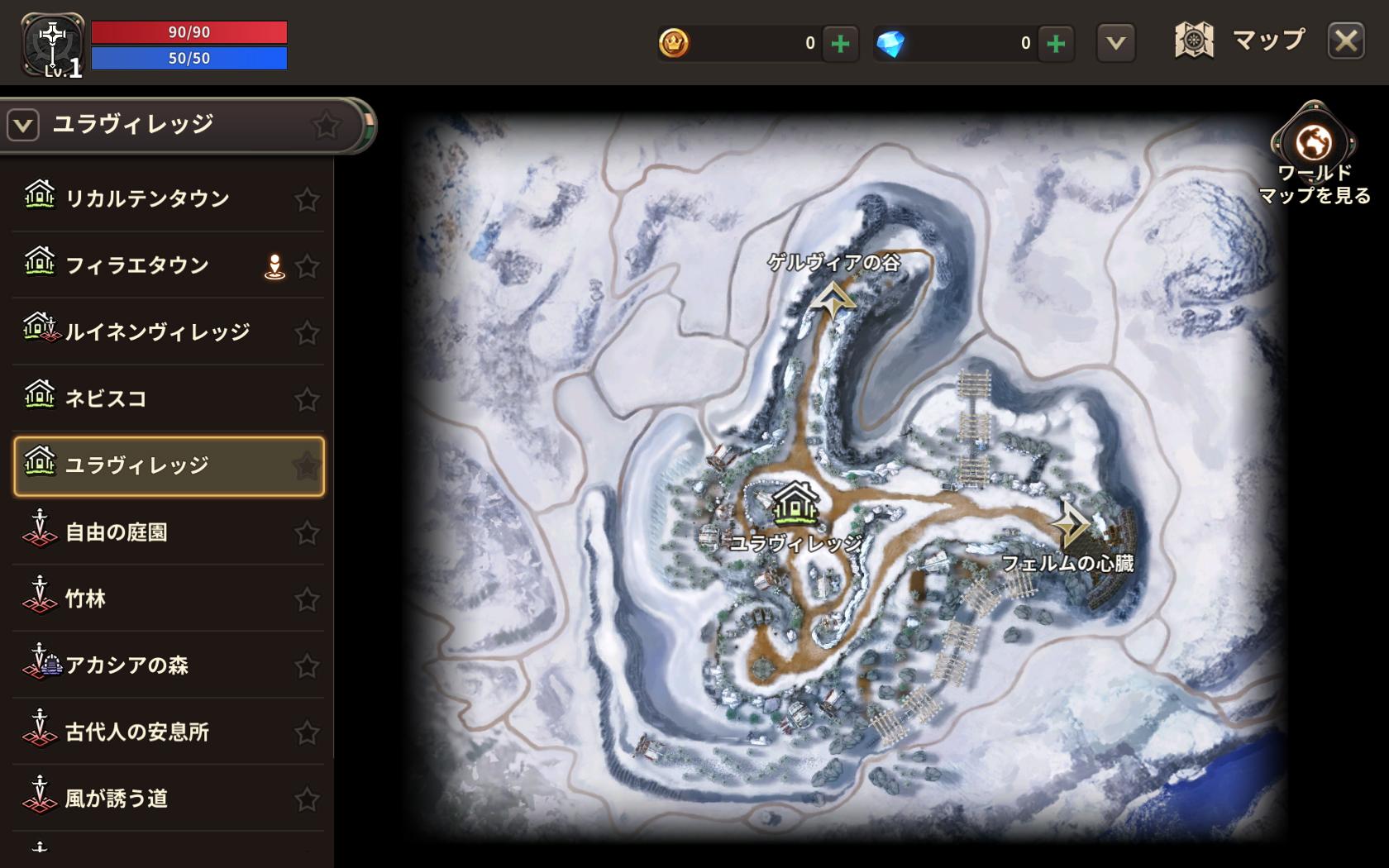Select 古代人の安息所 in the list
This screenshot has width=1389, height=868.
[x=137, y=732]
